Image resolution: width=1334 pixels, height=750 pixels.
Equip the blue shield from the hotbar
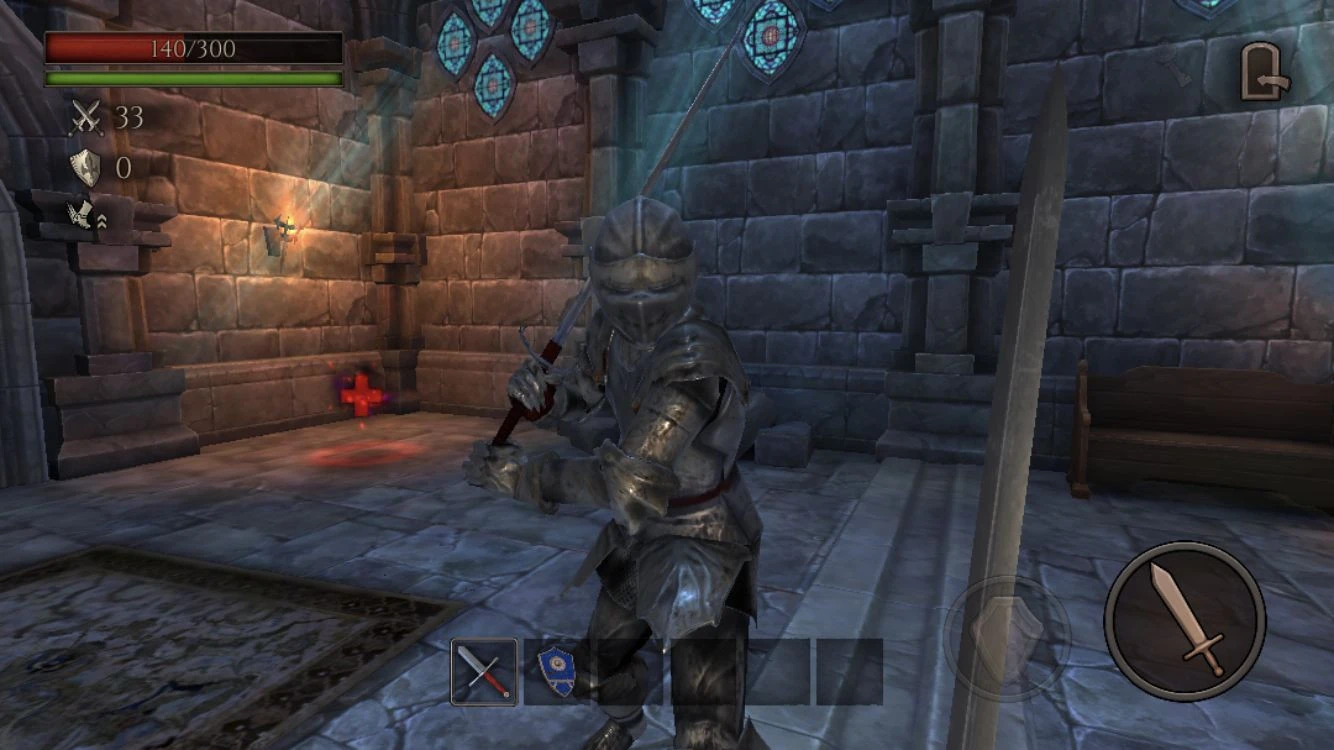click(x=556, y=672)
